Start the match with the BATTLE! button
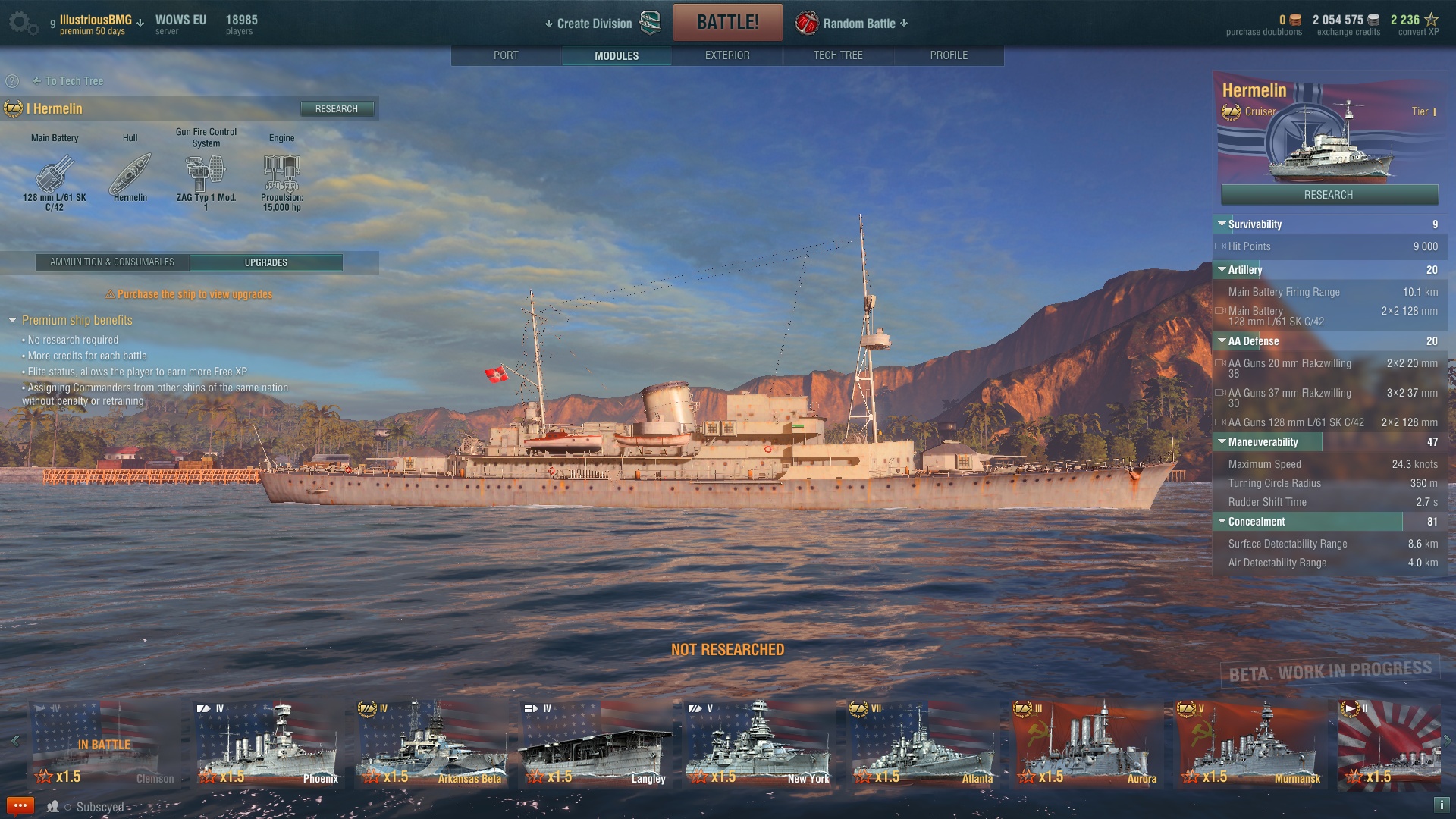Viewport: 1456px width, 819px height. [727, 23]
